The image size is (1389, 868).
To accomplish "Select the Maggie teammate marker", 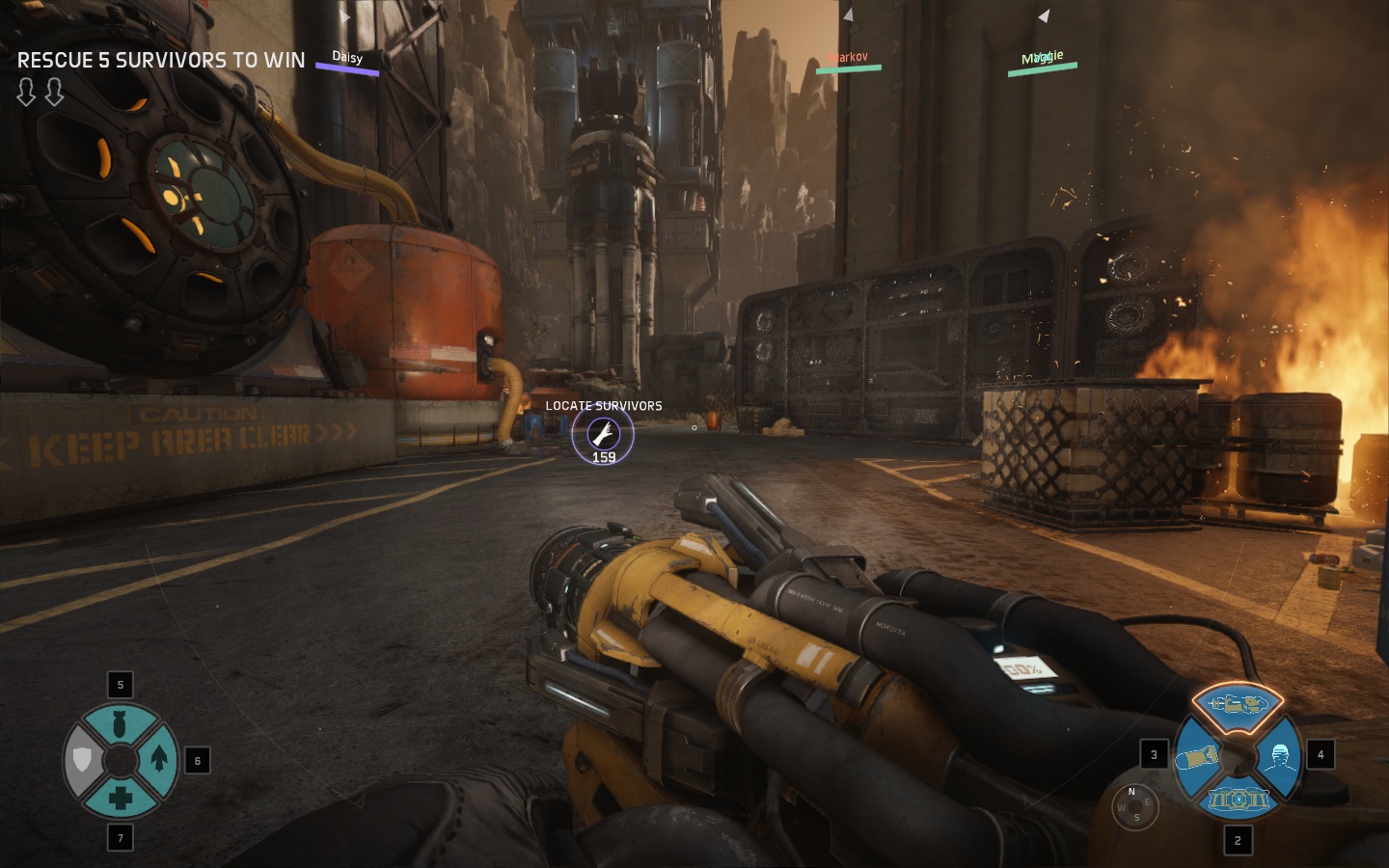I will tap(1042, 61).
